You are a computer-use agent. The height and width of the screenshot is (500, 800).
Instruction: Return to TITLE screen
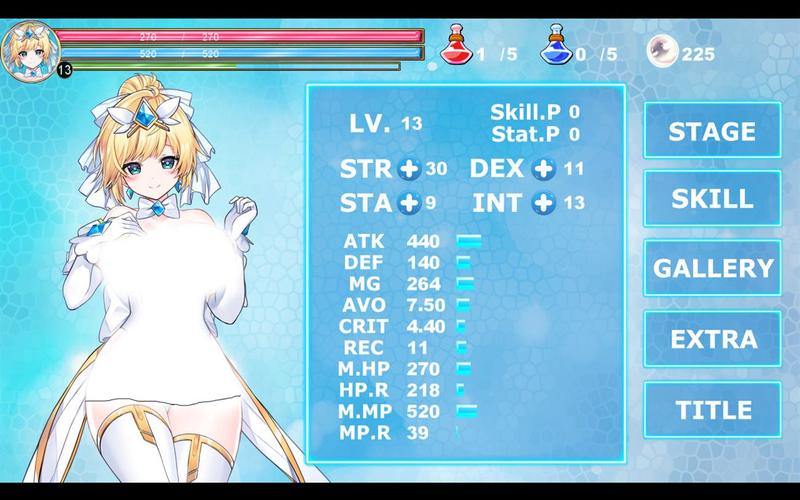tap(713, 409)
